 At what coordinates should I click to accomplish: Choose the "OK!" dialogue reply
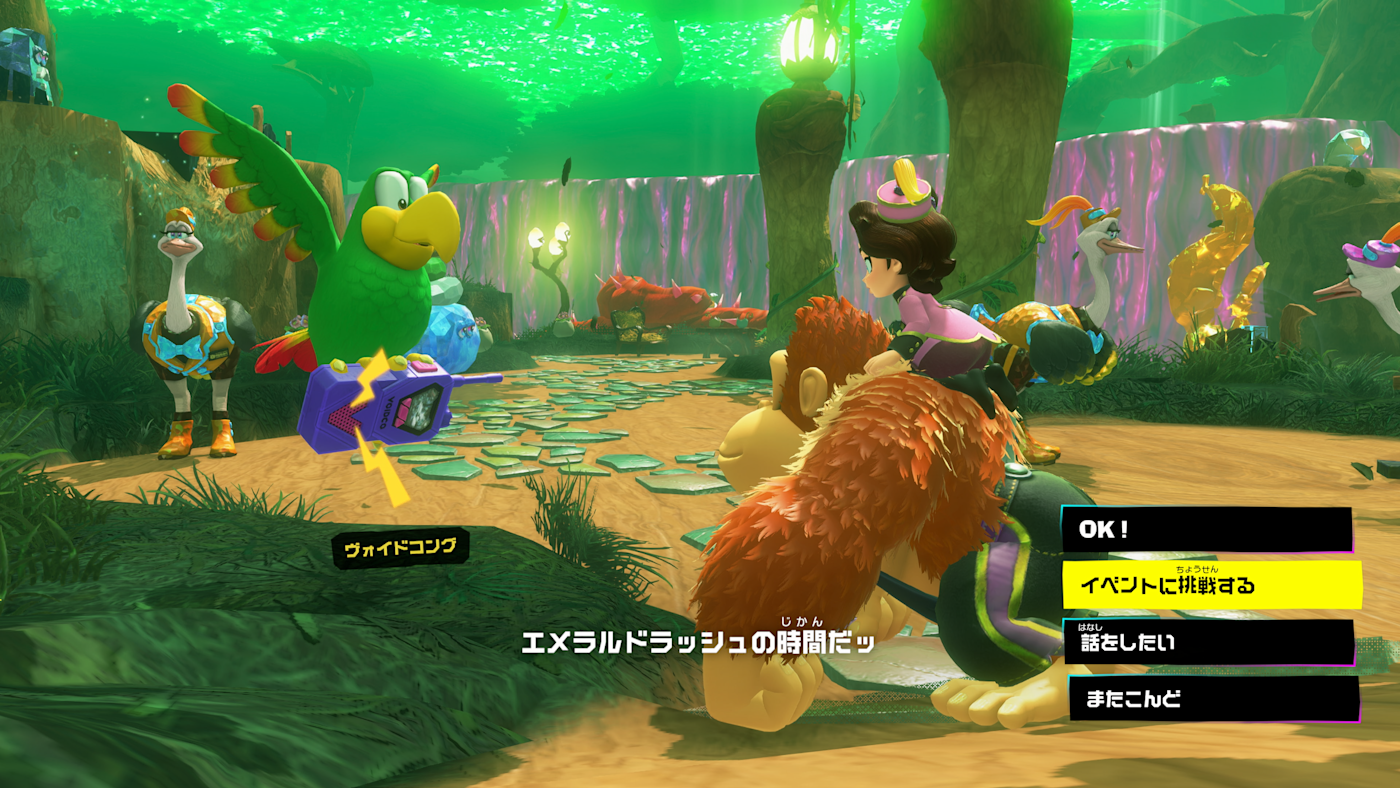(x=1206, y=530)
